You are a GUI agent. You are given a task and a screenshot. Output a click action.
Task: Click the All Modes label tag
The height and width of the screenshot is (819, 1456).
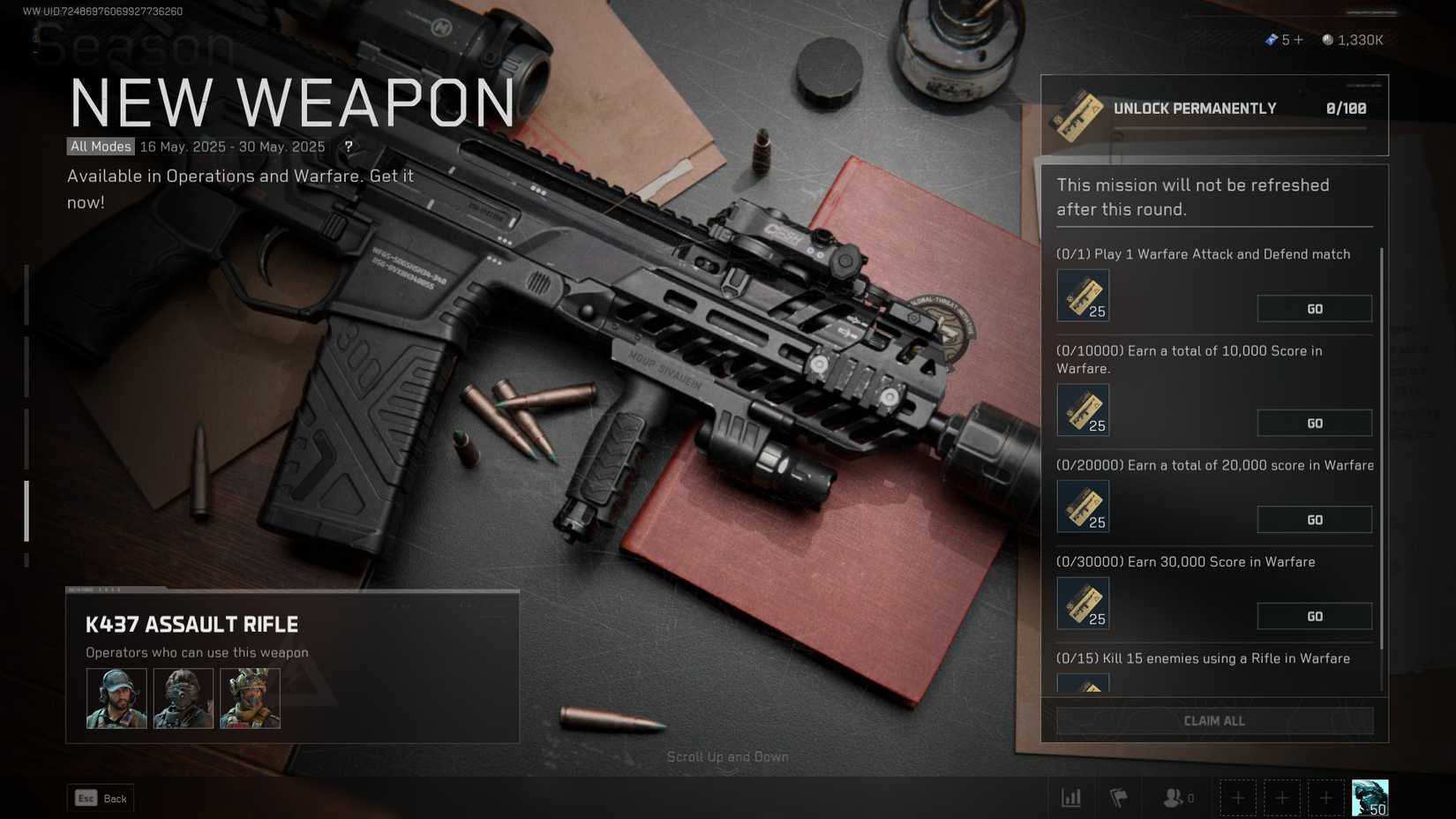point(100,147)
